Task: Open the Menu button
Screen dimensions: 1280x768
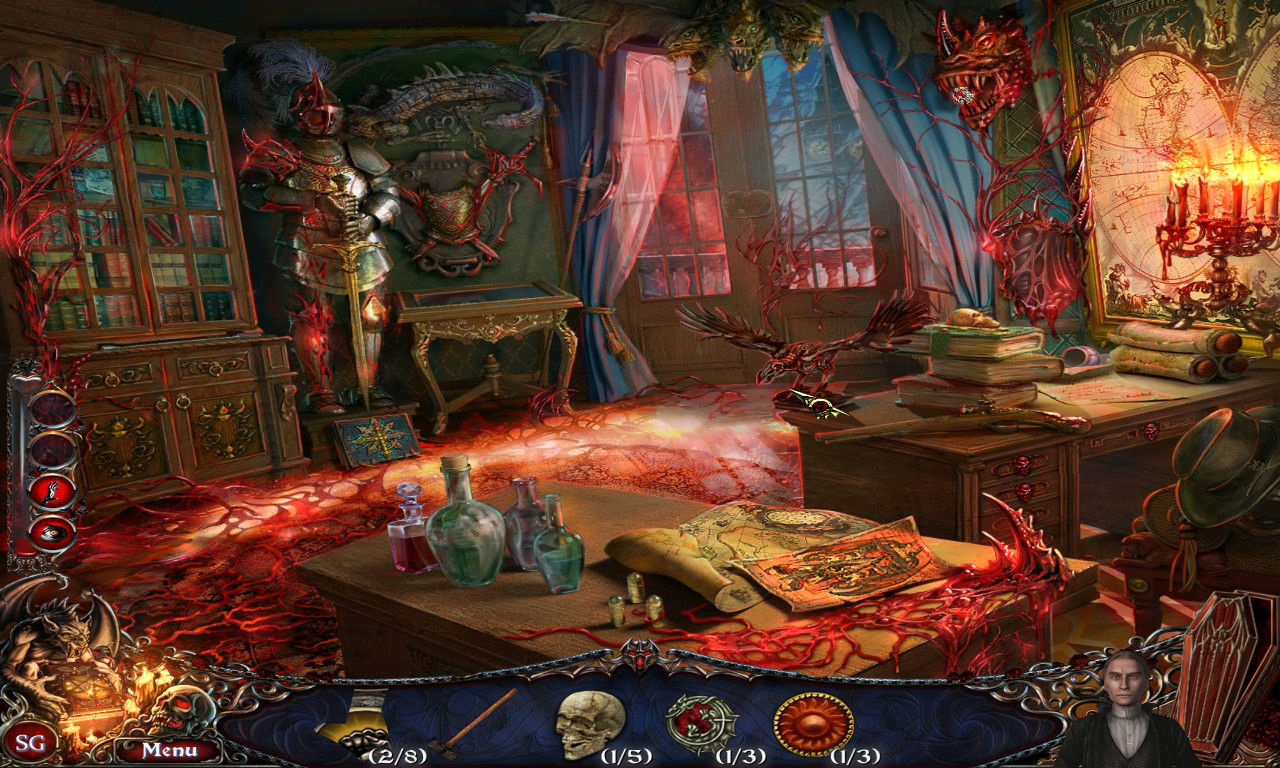Action: [167, 750]
